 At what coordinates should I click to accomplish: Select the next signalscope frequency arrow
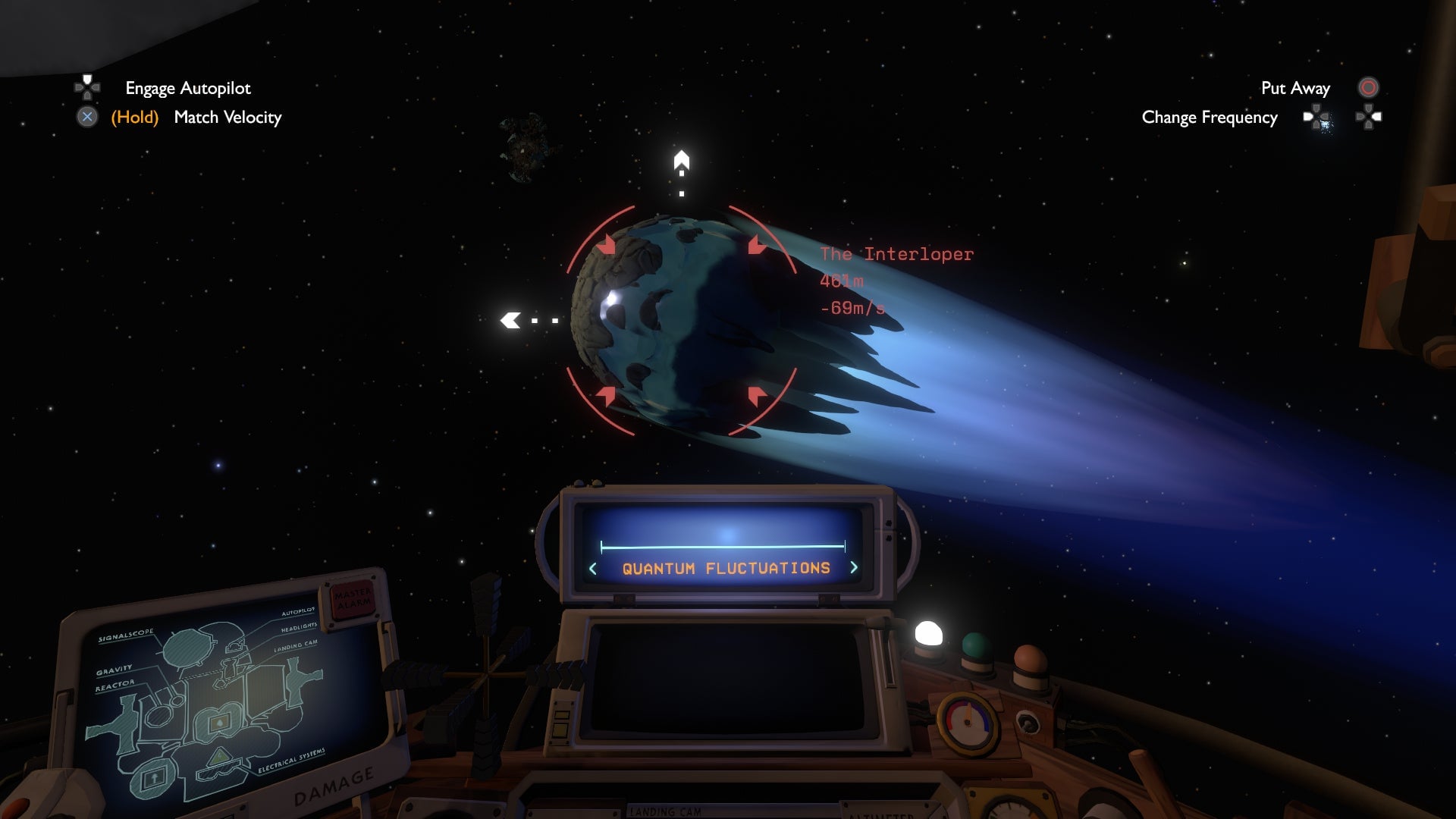coord(854,567)
